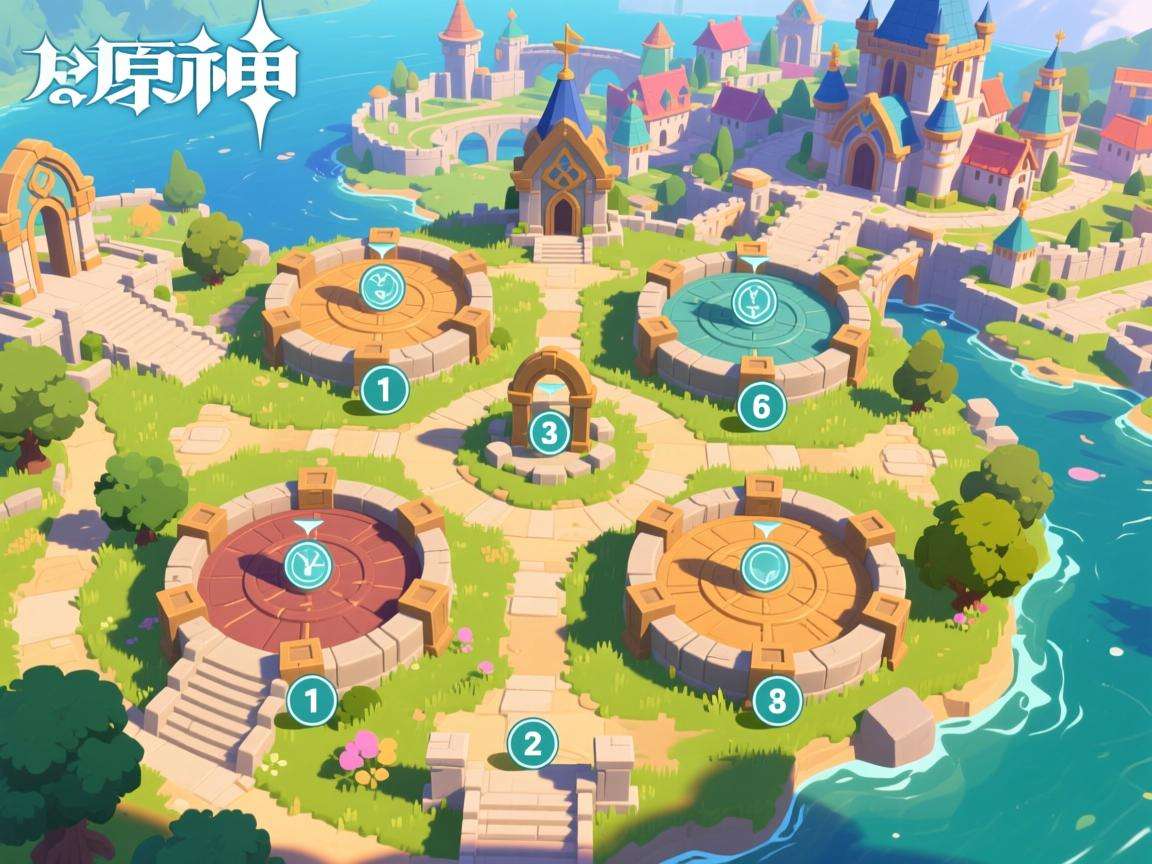
Task: Select the number 3 marker under the archway
Action: 548,433
